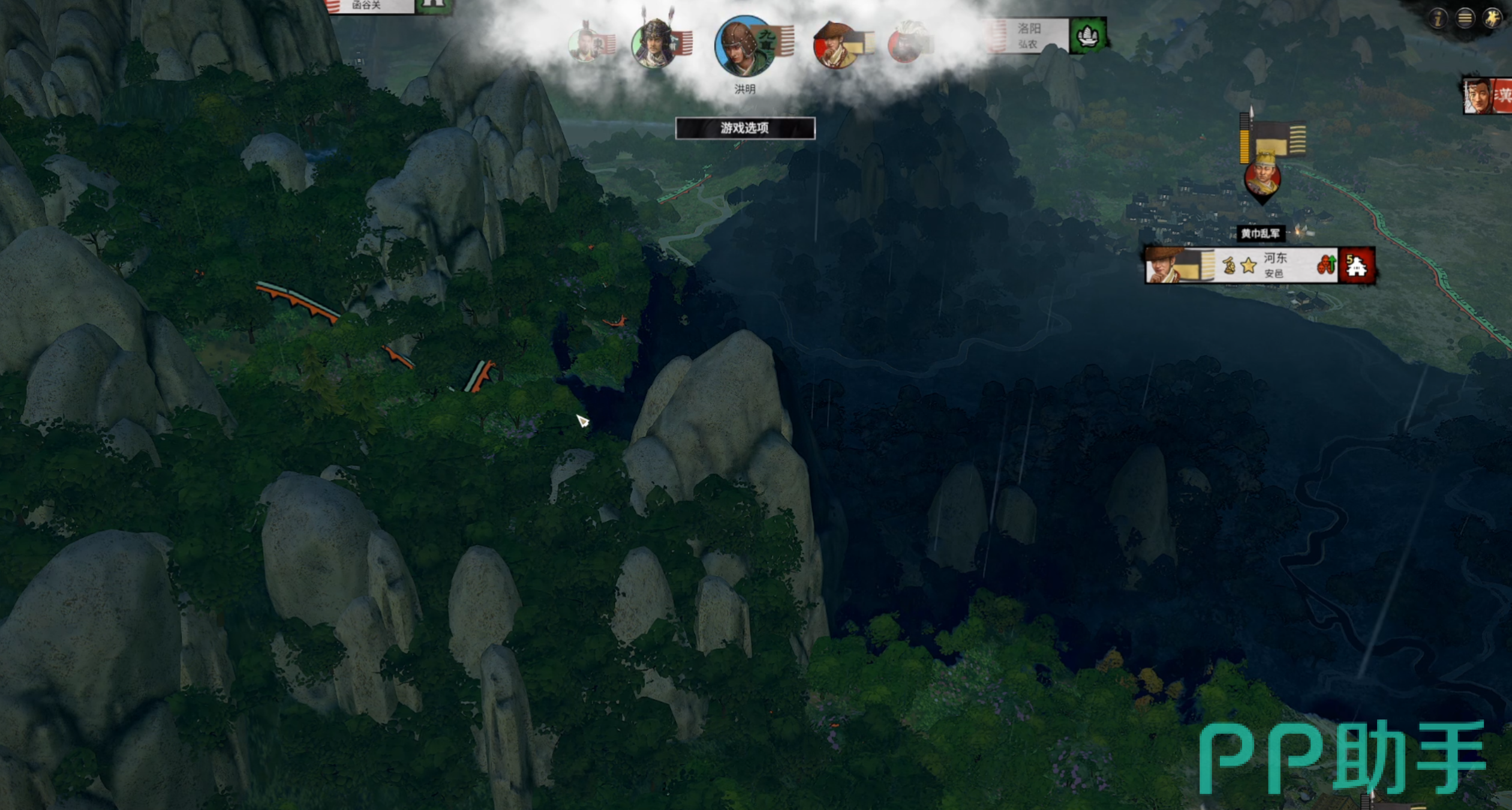The height and width of the screenshot is (810, 1512).
Task: Click the red building icon on 河东 banner
Action: pos(1356,265)
